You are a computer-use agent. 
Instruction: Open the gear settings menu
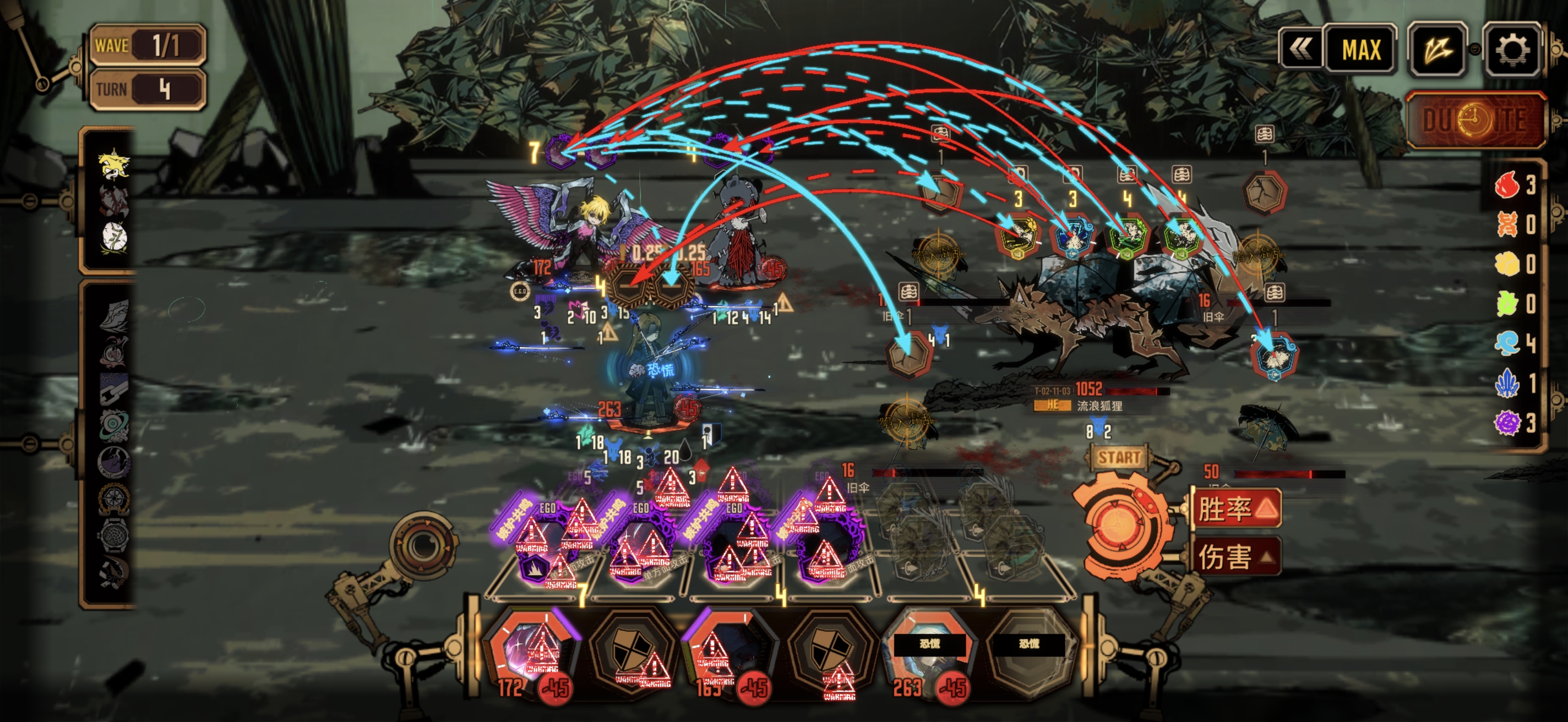pyautogui.click(x=1512, y=50)
